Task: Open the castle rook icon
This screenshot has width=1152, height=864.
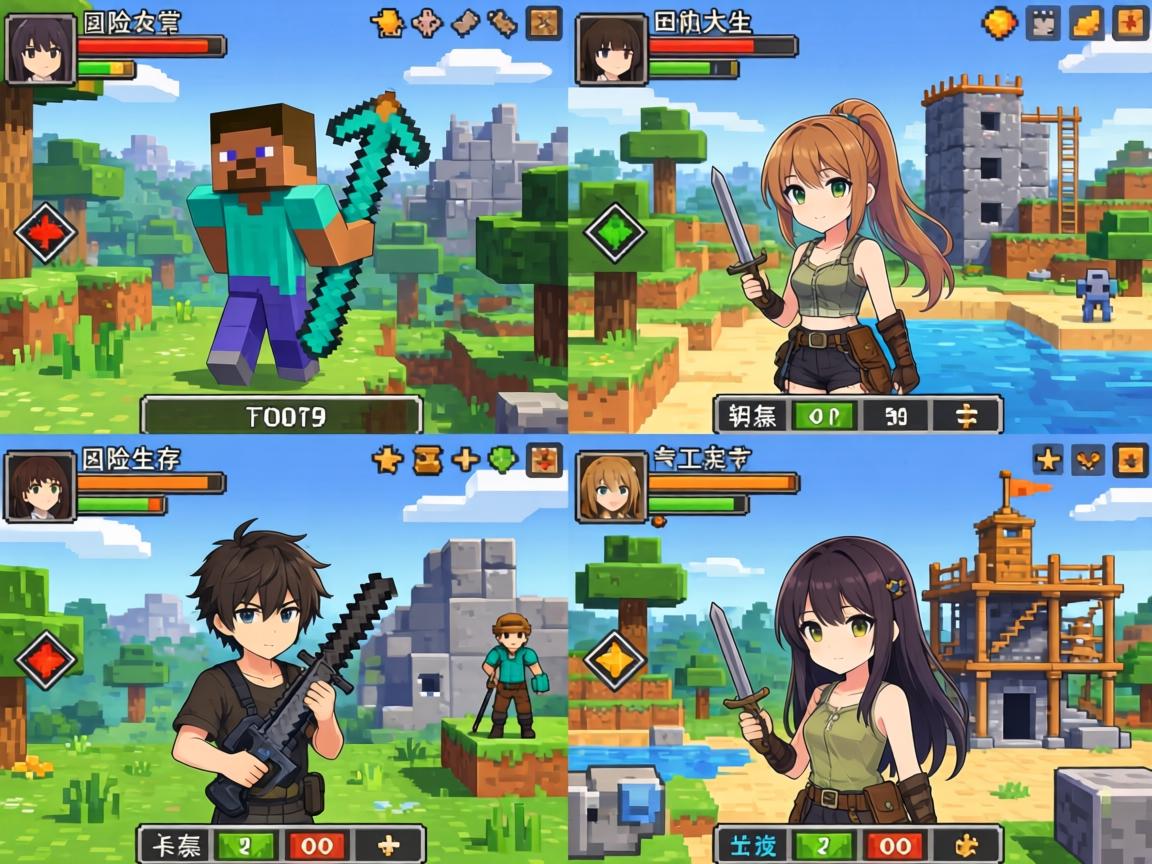Action: click(x=1043, y=22)
